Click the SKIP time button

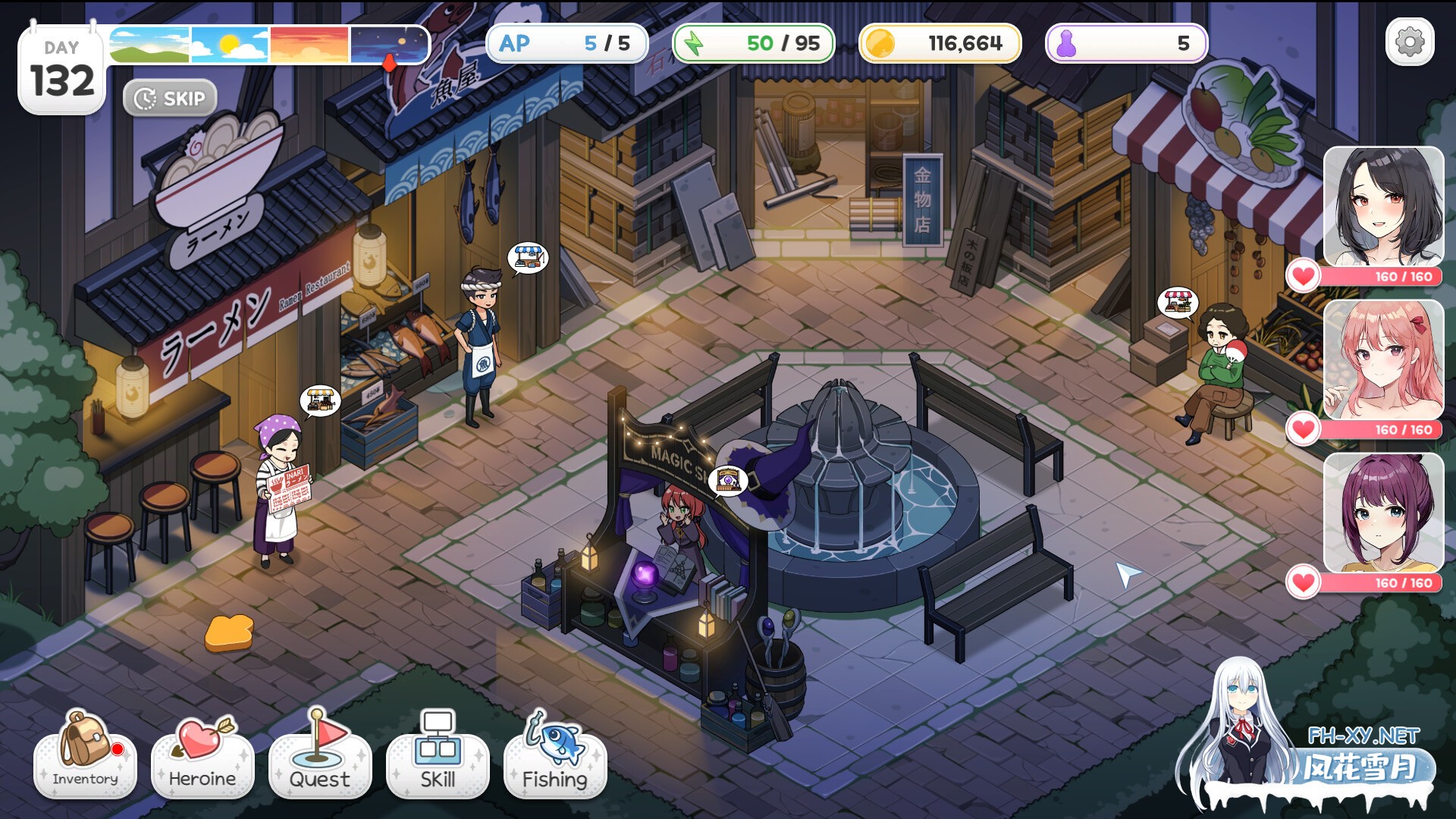click(x=170, y=99)
